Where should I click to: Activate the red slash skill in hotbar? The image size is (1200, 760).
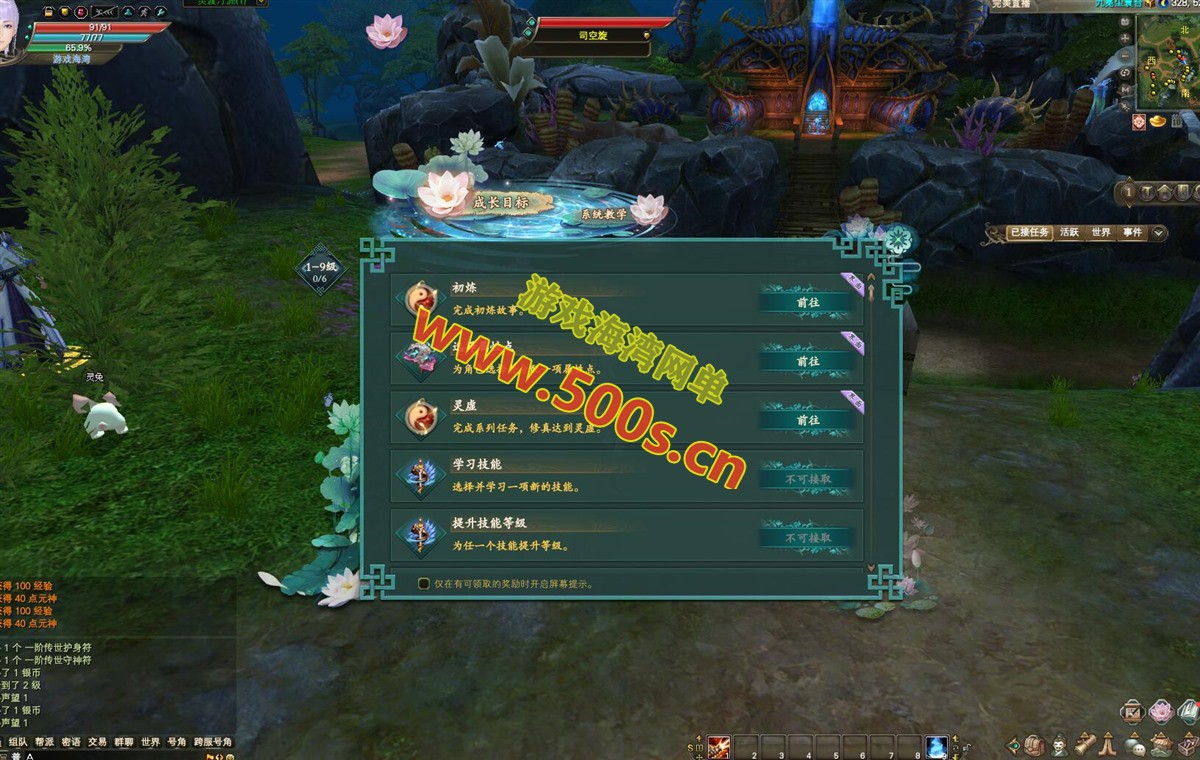click(x=719, y=747)
